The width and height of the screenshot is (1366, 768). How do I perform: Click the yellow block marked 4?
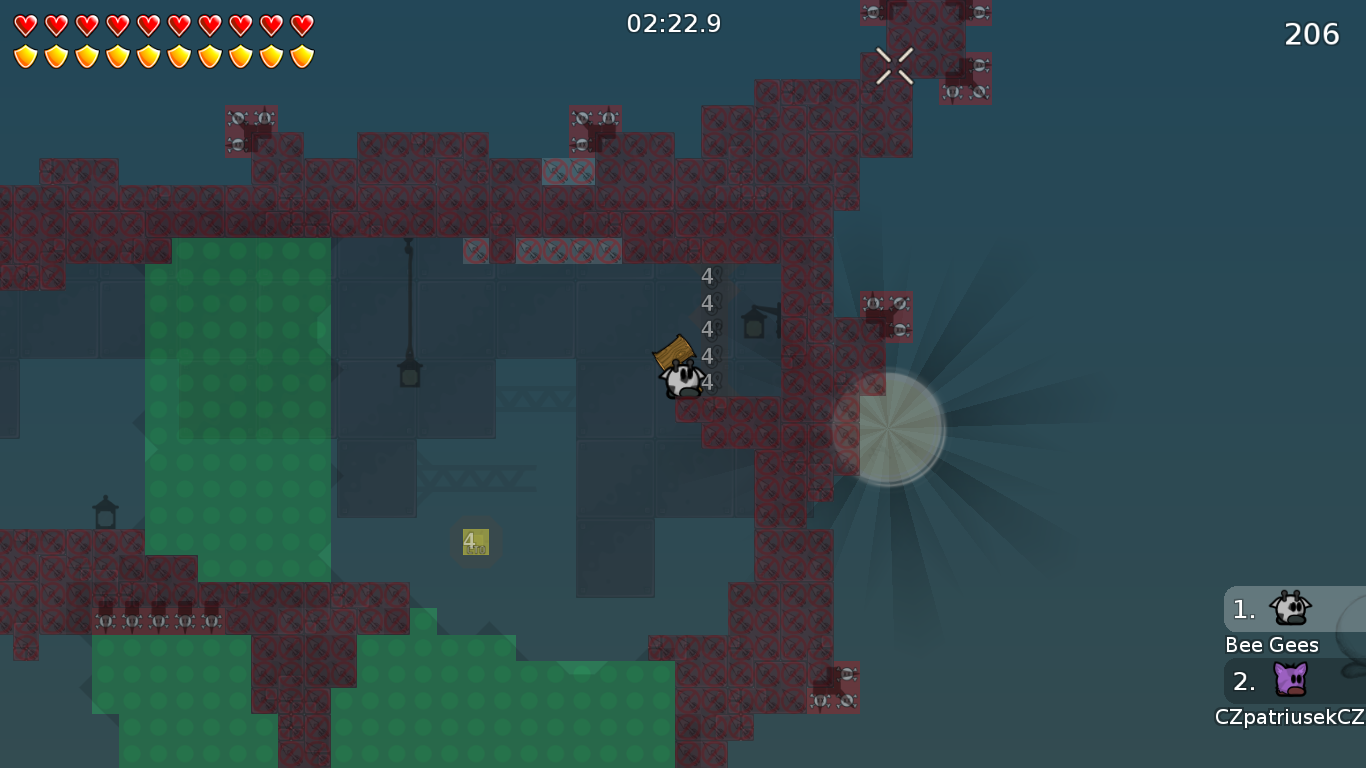click(x=474, y=542)
